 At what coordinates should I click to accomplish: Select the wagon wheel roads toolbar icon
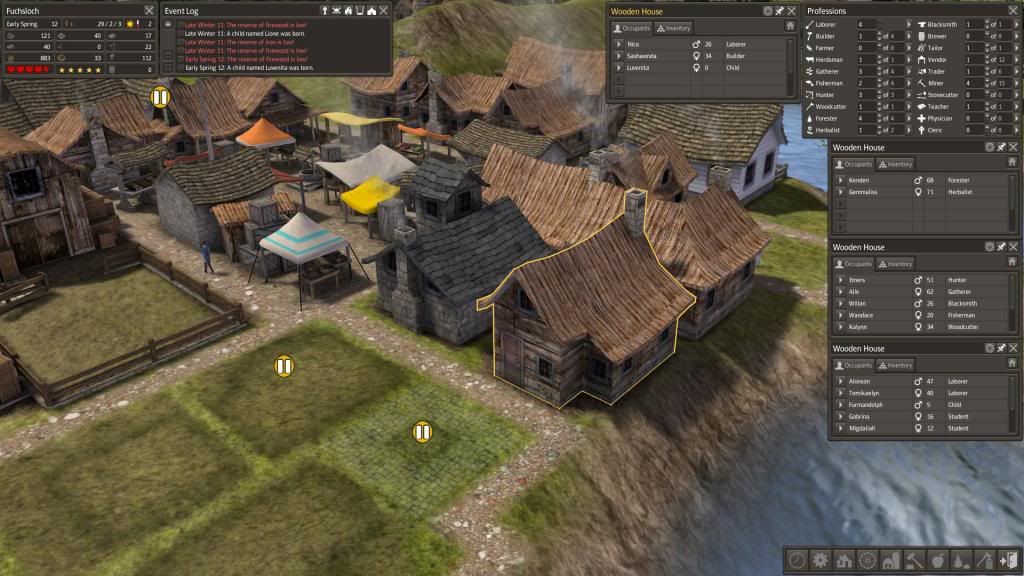pos(867,560)
